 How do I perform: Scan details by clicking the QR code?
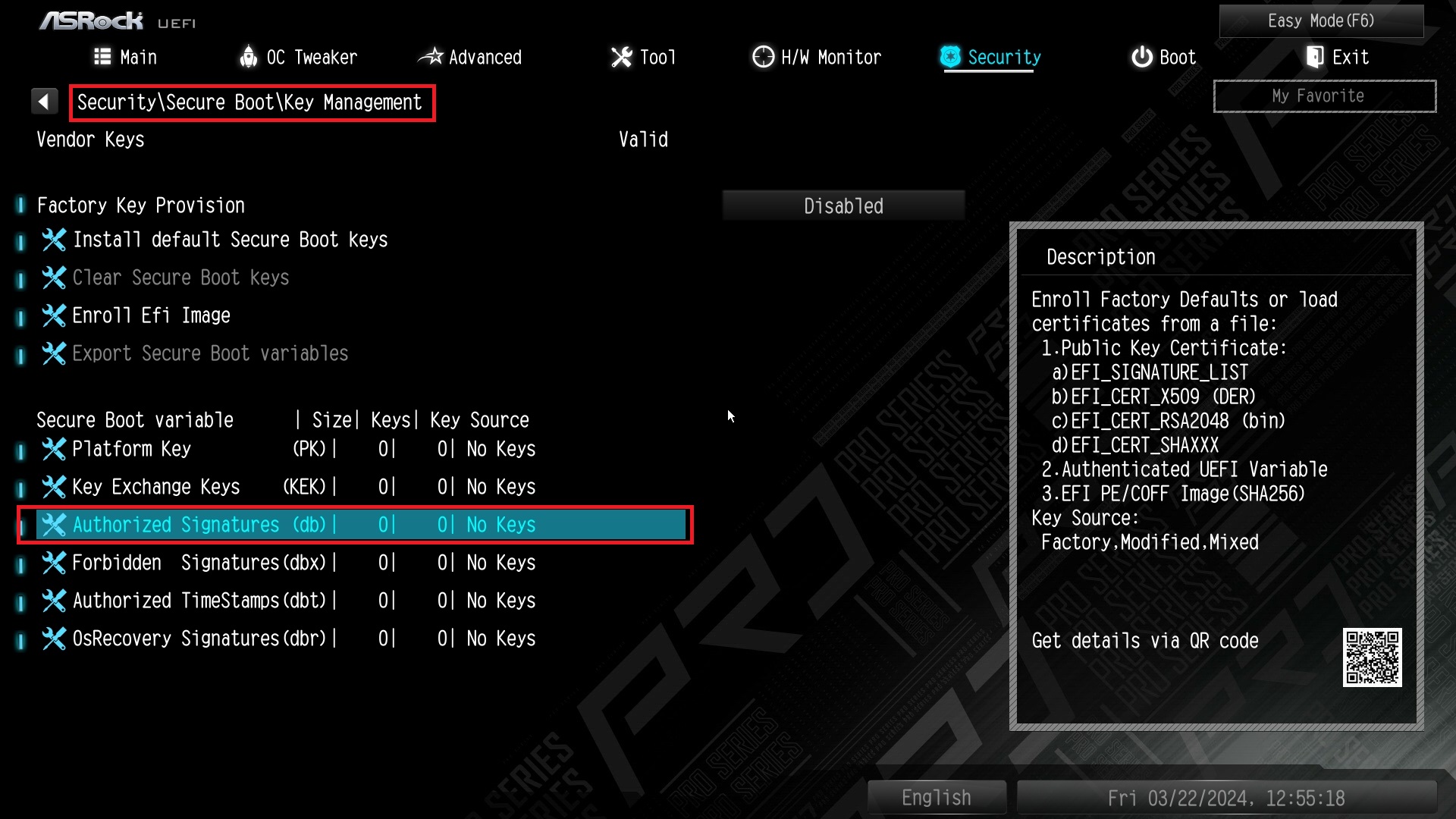[1371, 658]
